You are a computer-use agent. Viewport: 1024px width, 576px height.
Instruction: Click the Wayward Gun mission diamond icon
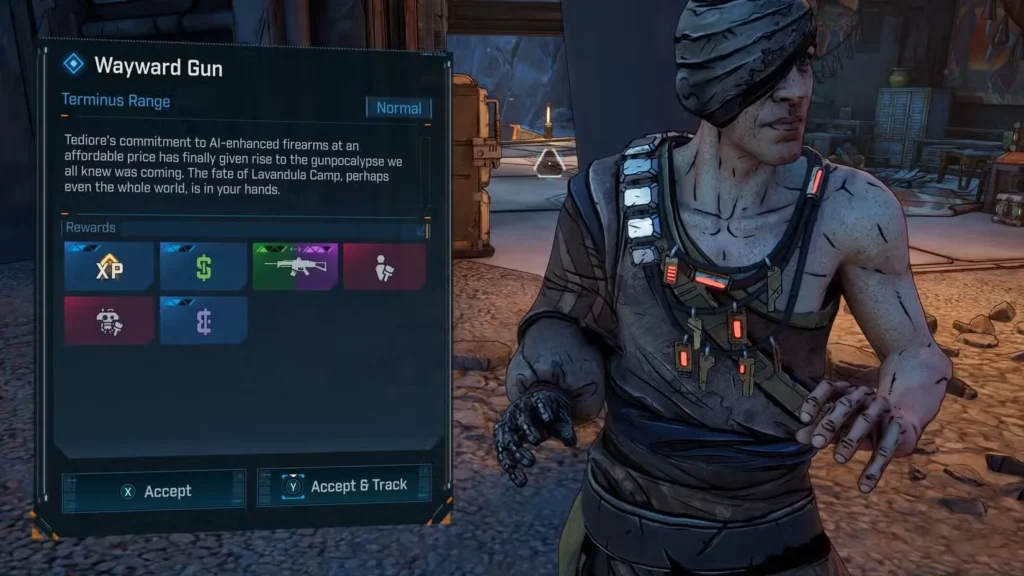tap(73, 65)
